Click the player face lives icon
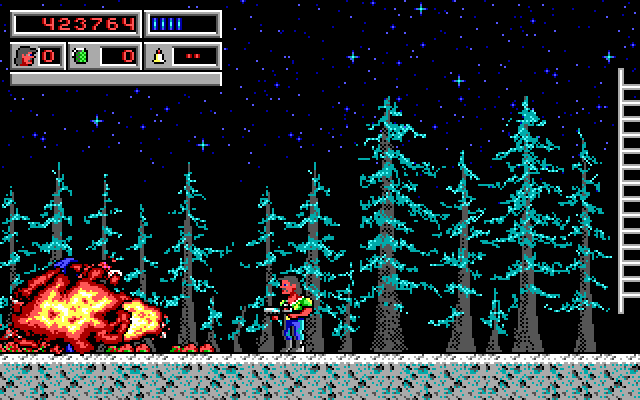Screen dimensions: 640x400 (26, 56)
